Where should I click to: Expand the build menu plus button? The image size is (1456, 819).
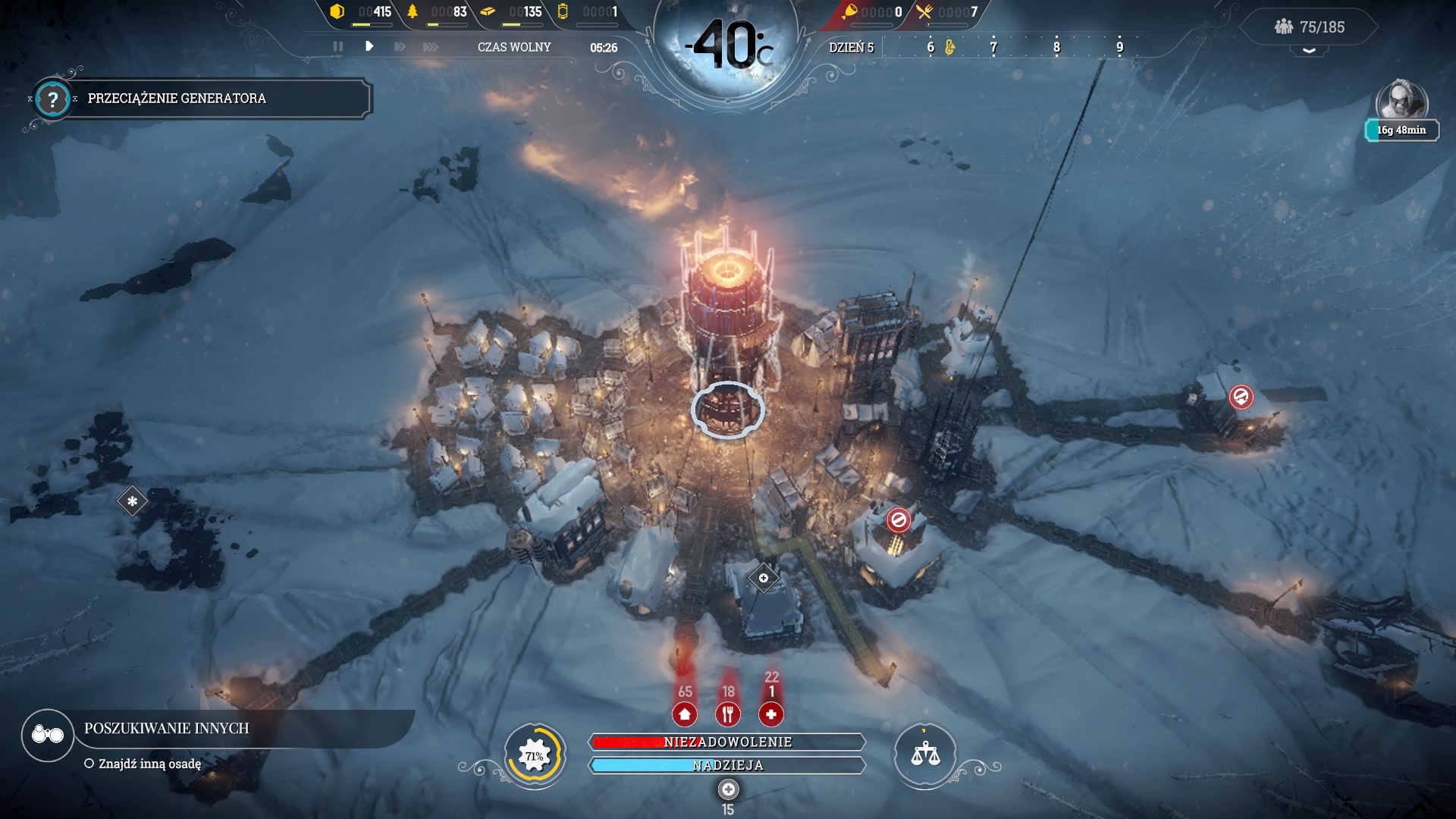click(x=728, y=789)
